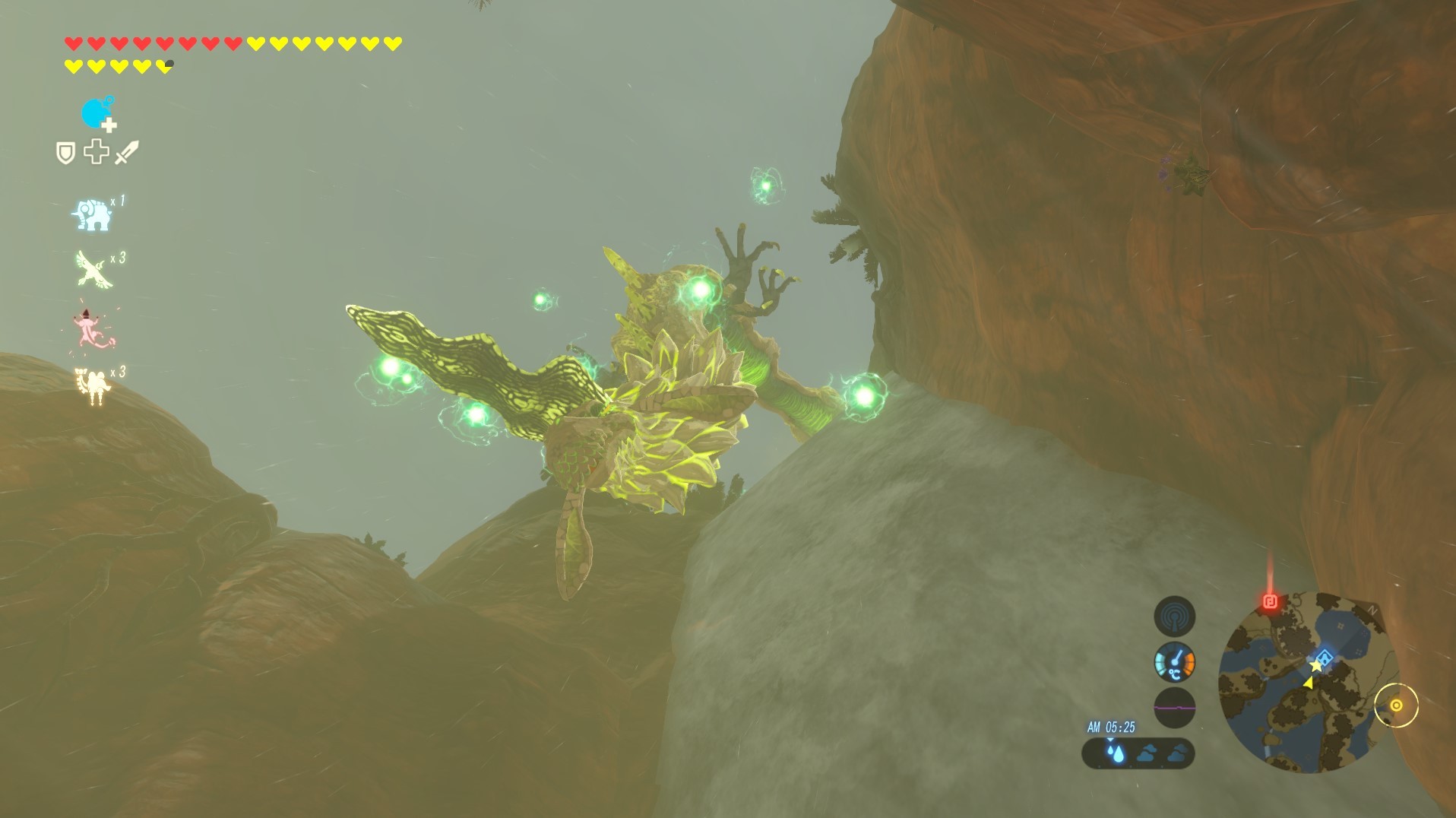Click the shield quick-select icon
This screenshot has width=1456, height=818.
point(66,154)
